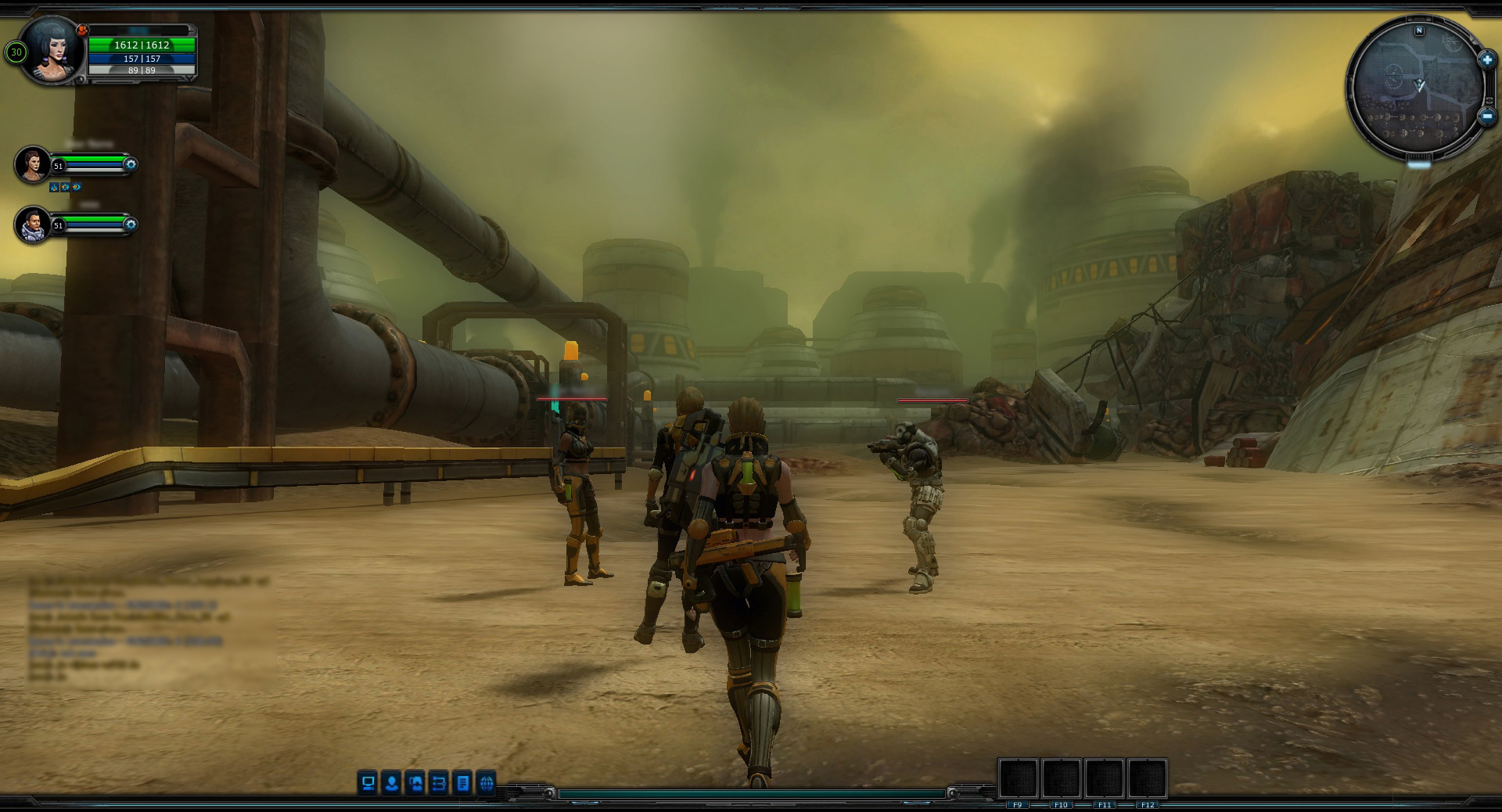Open the document page log icon
This screenshot has height=812, width=1502.
pyautogui.click(x=463, y=782)
